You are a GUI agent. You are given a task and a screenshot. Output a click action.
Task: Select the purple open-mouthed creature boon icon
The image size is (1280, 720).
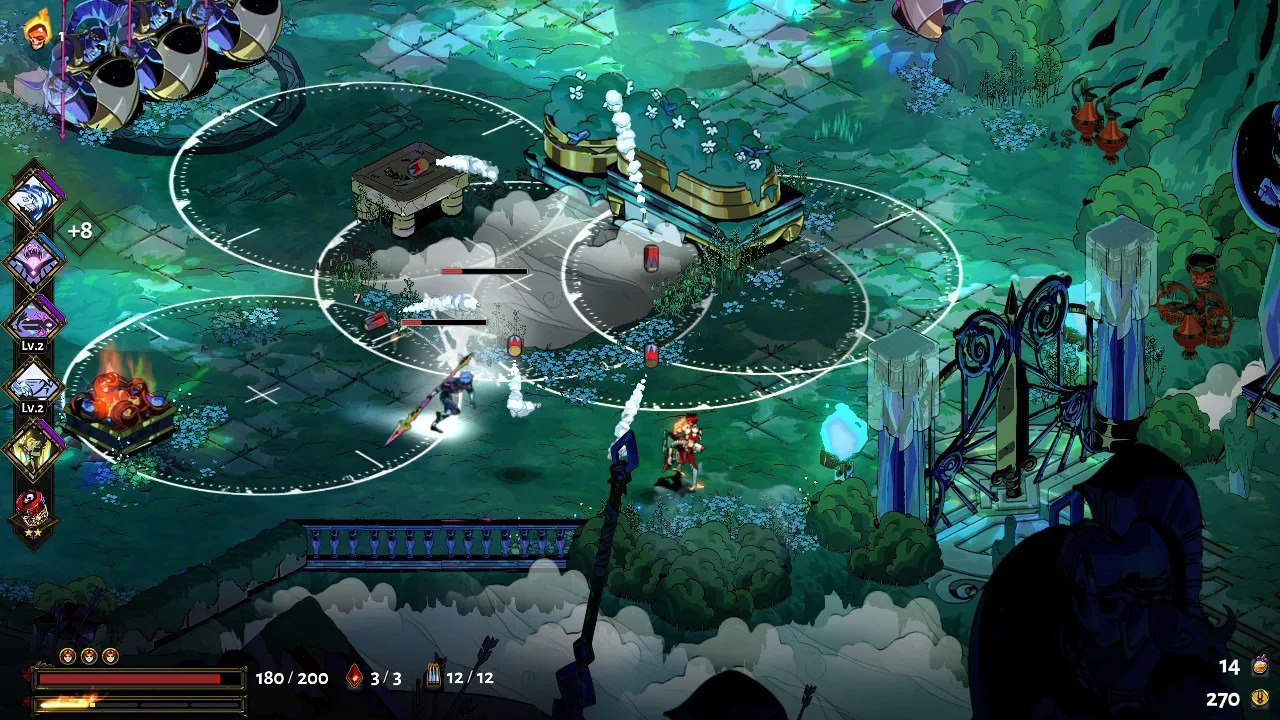34,261
